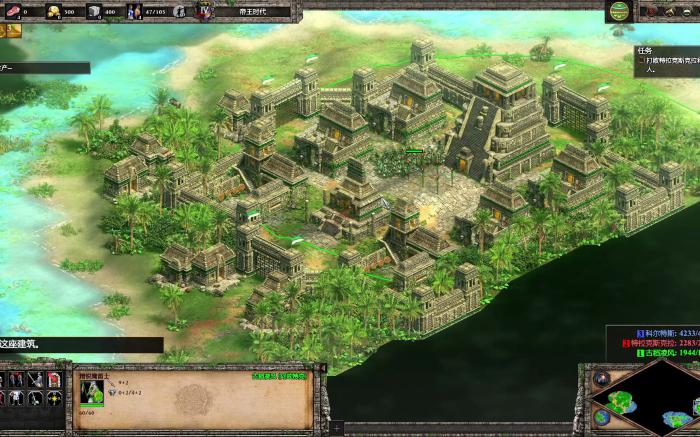This screenshot has height=437, width=700.
Task: Click the red round button in the menu bar
Action: click(652, 11)
